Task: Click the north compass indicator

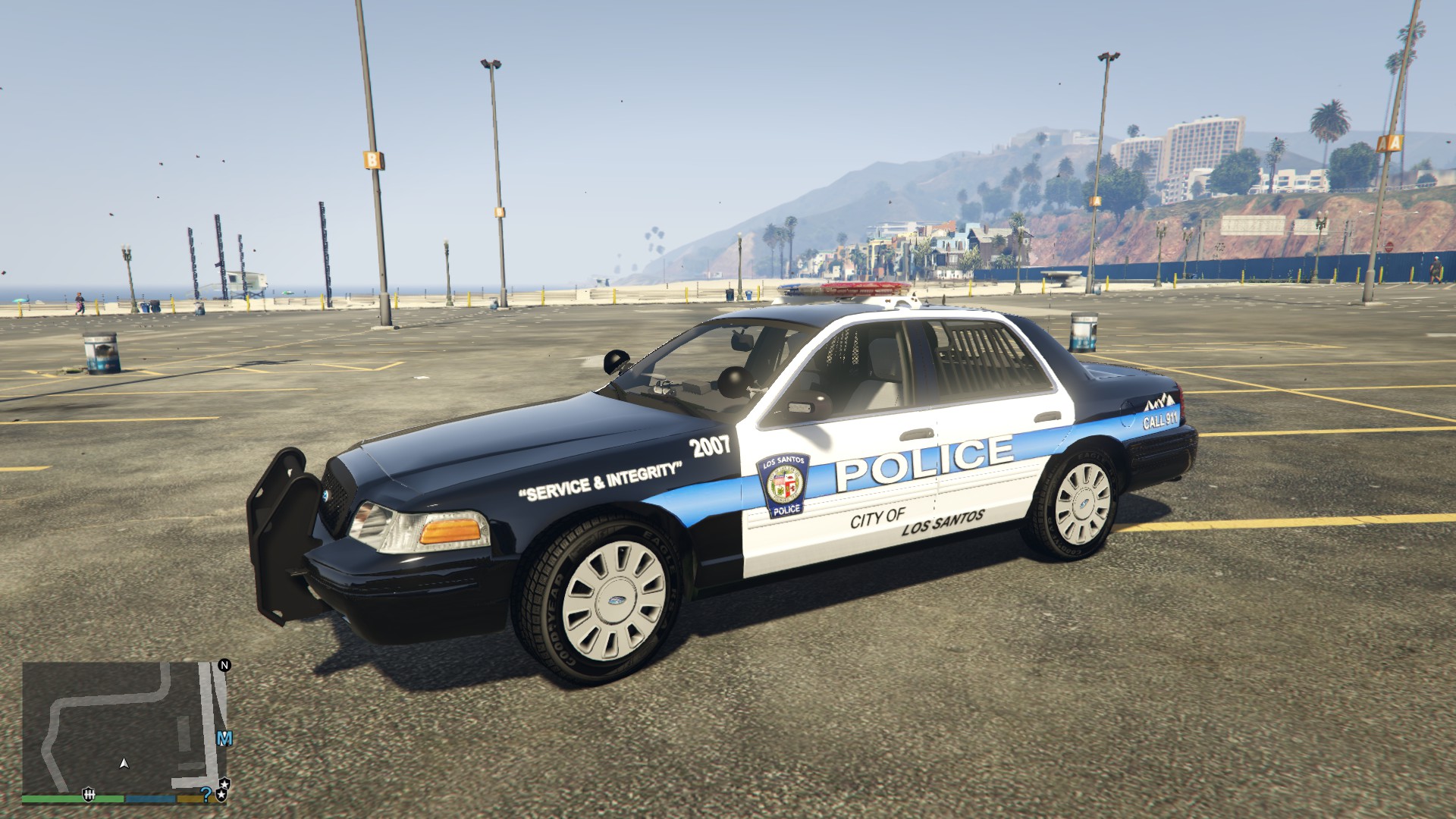Action: [x=224, y=665]
